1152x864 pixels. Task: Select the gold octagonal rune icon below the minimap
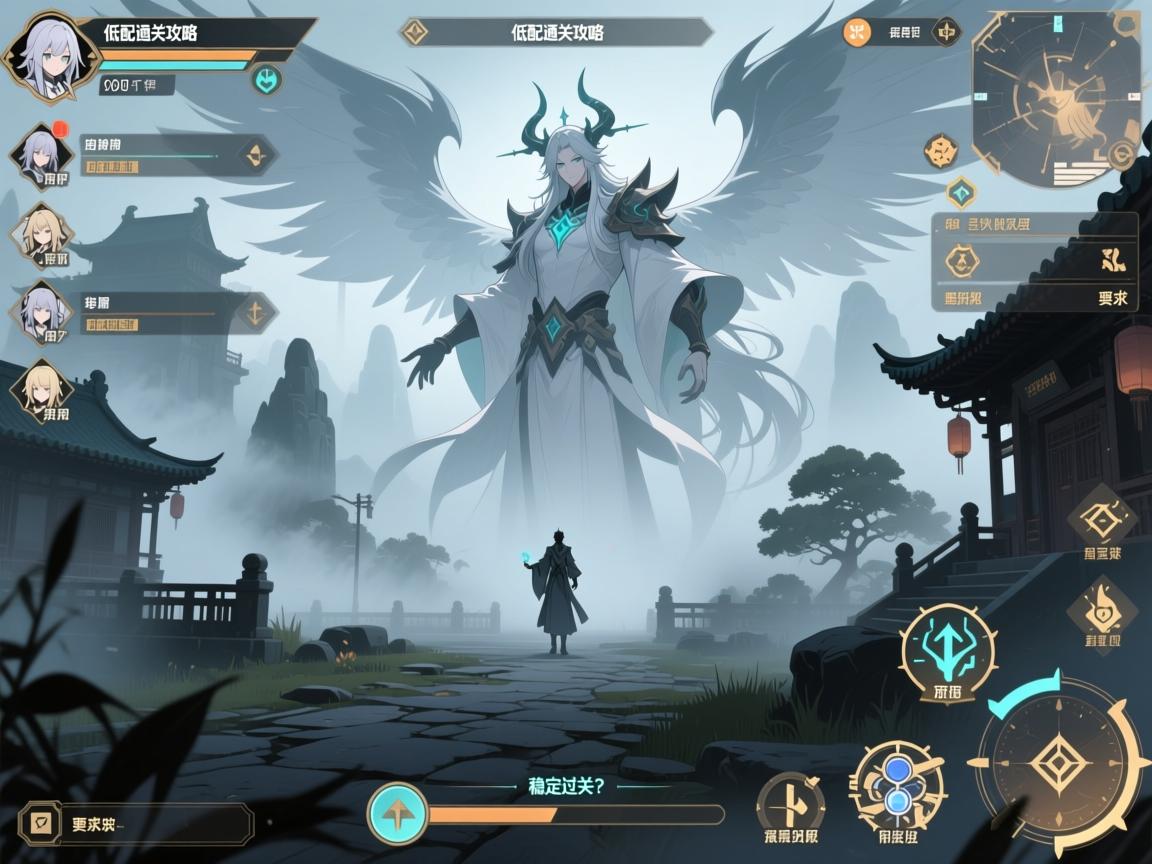point(941,152)
